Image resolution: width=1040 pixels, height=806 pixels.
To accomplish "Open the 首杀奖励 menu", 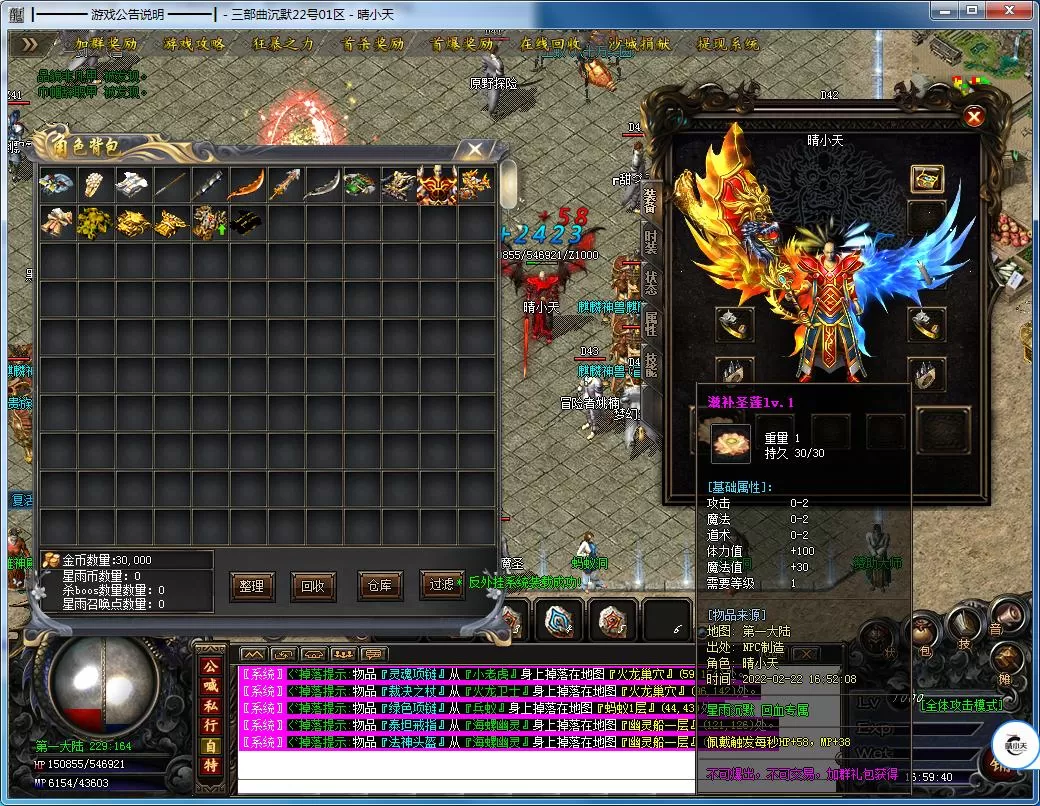I will pos(373,44).
